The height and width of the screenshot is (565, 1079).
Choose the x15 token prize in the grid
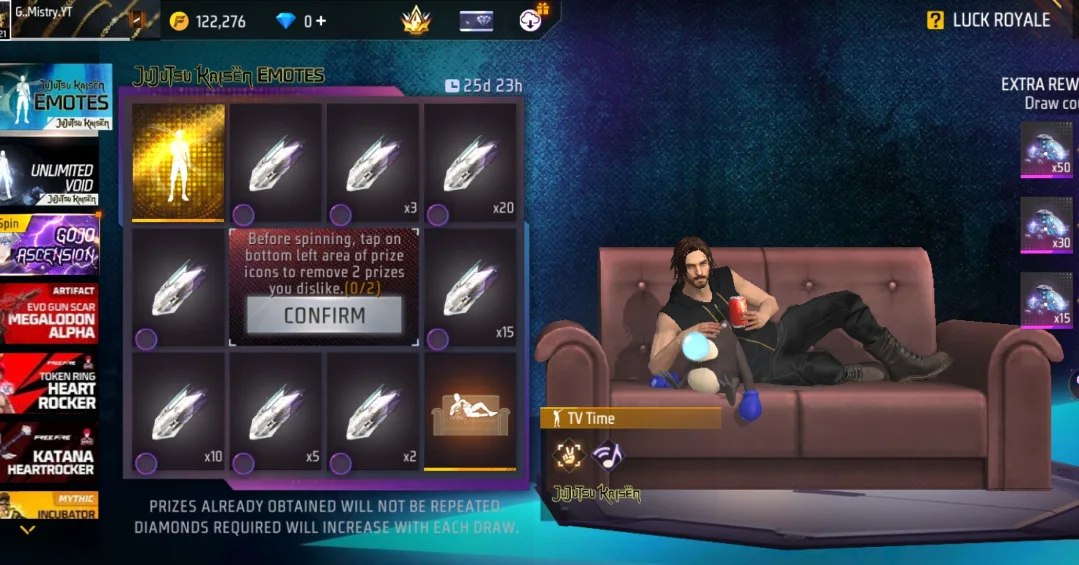(x=470, y=289)
